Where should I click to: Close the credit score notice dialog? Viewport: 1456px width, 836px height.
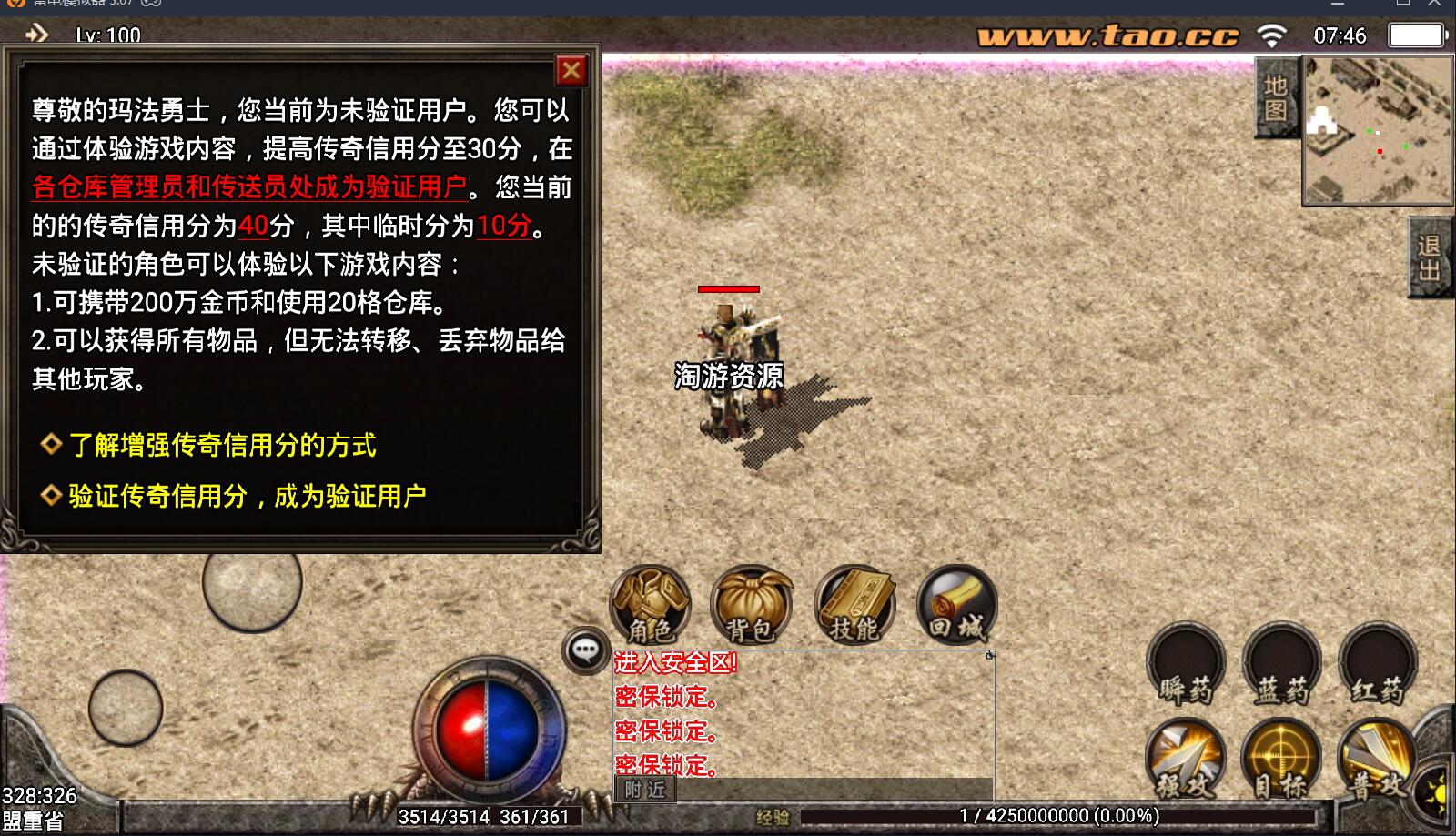pos(571,69)
